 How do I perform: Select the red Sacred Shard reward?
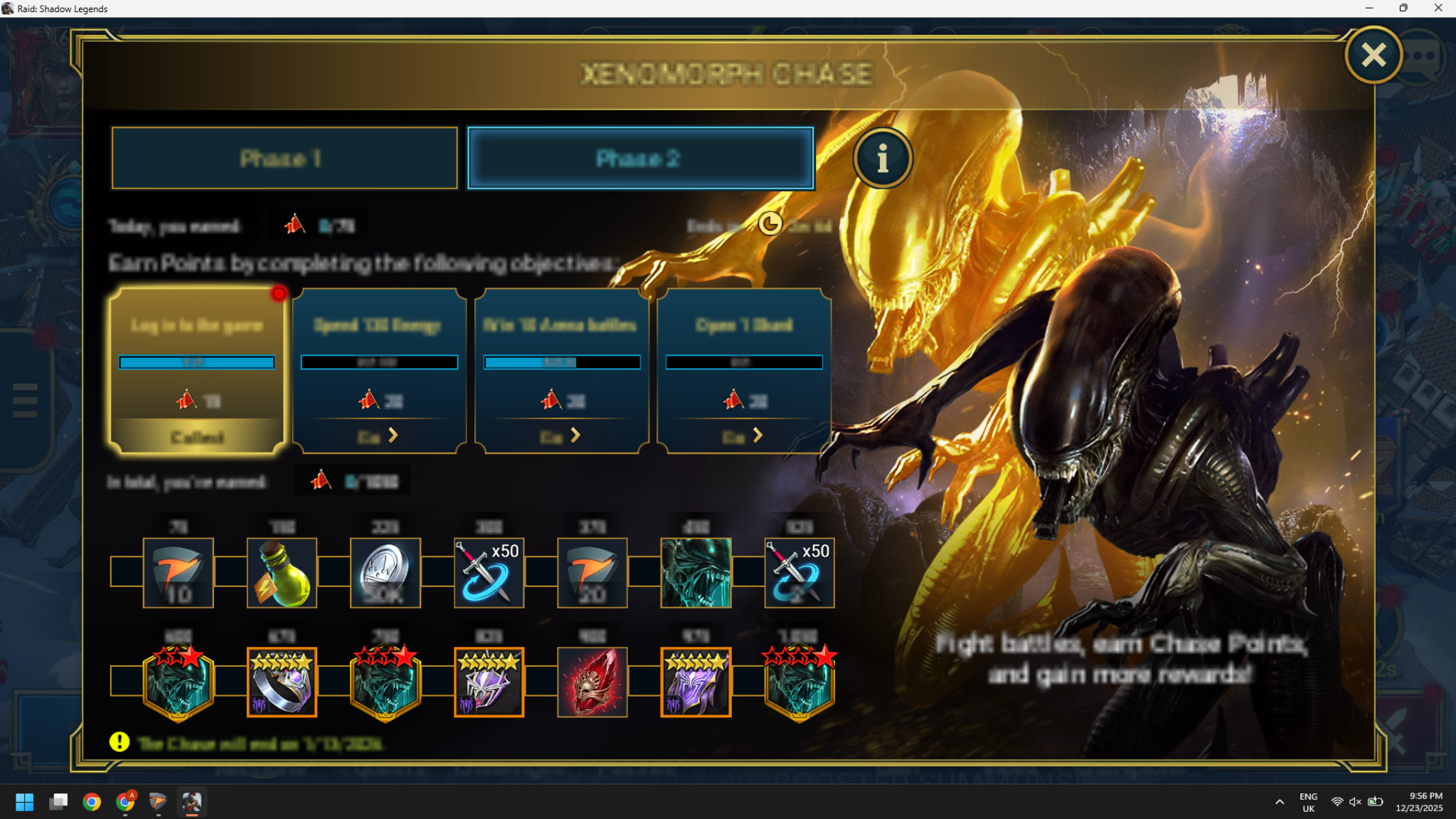tap(591, 681)
